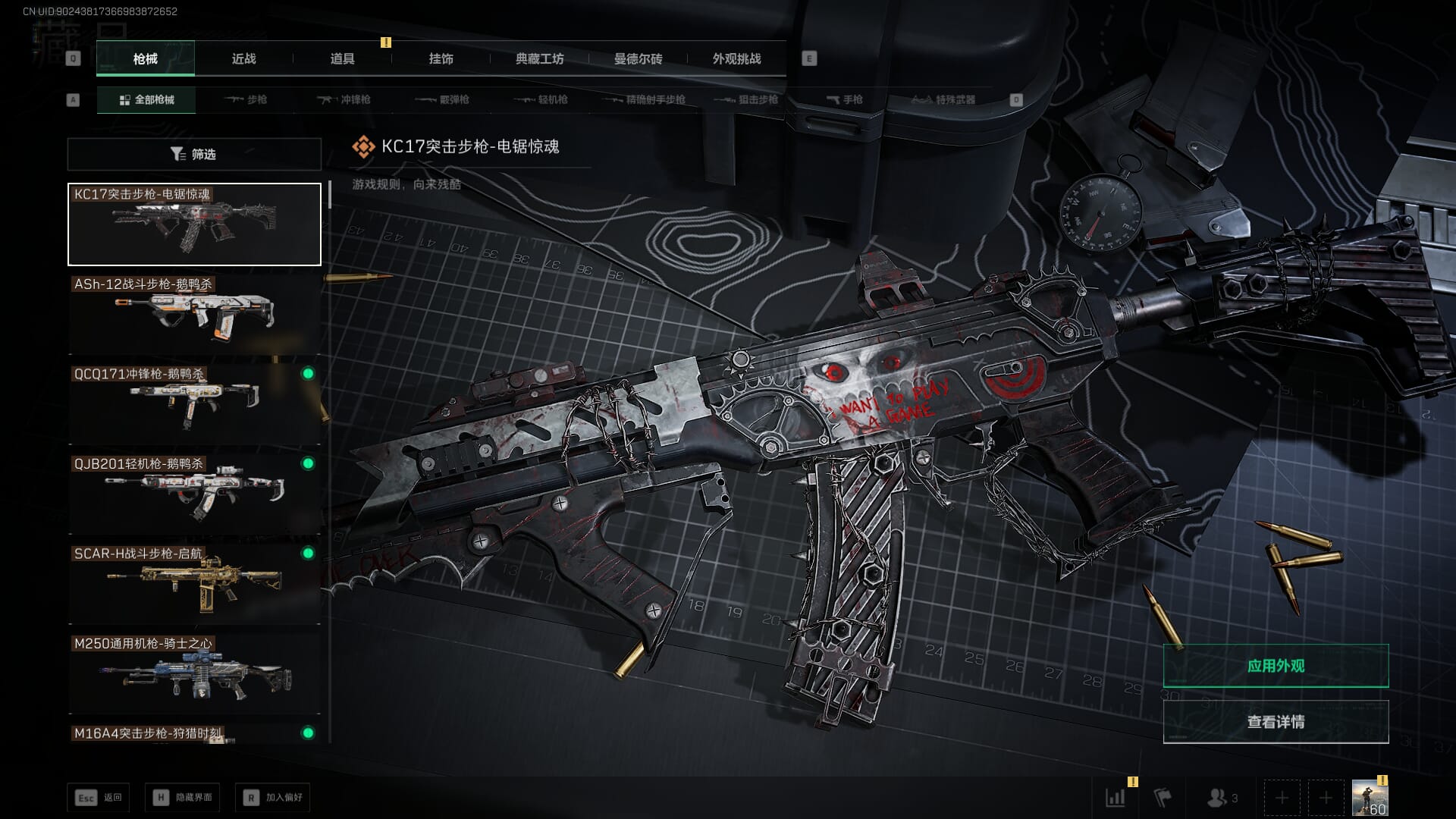Select the 道具 tab

pos(342,58)
